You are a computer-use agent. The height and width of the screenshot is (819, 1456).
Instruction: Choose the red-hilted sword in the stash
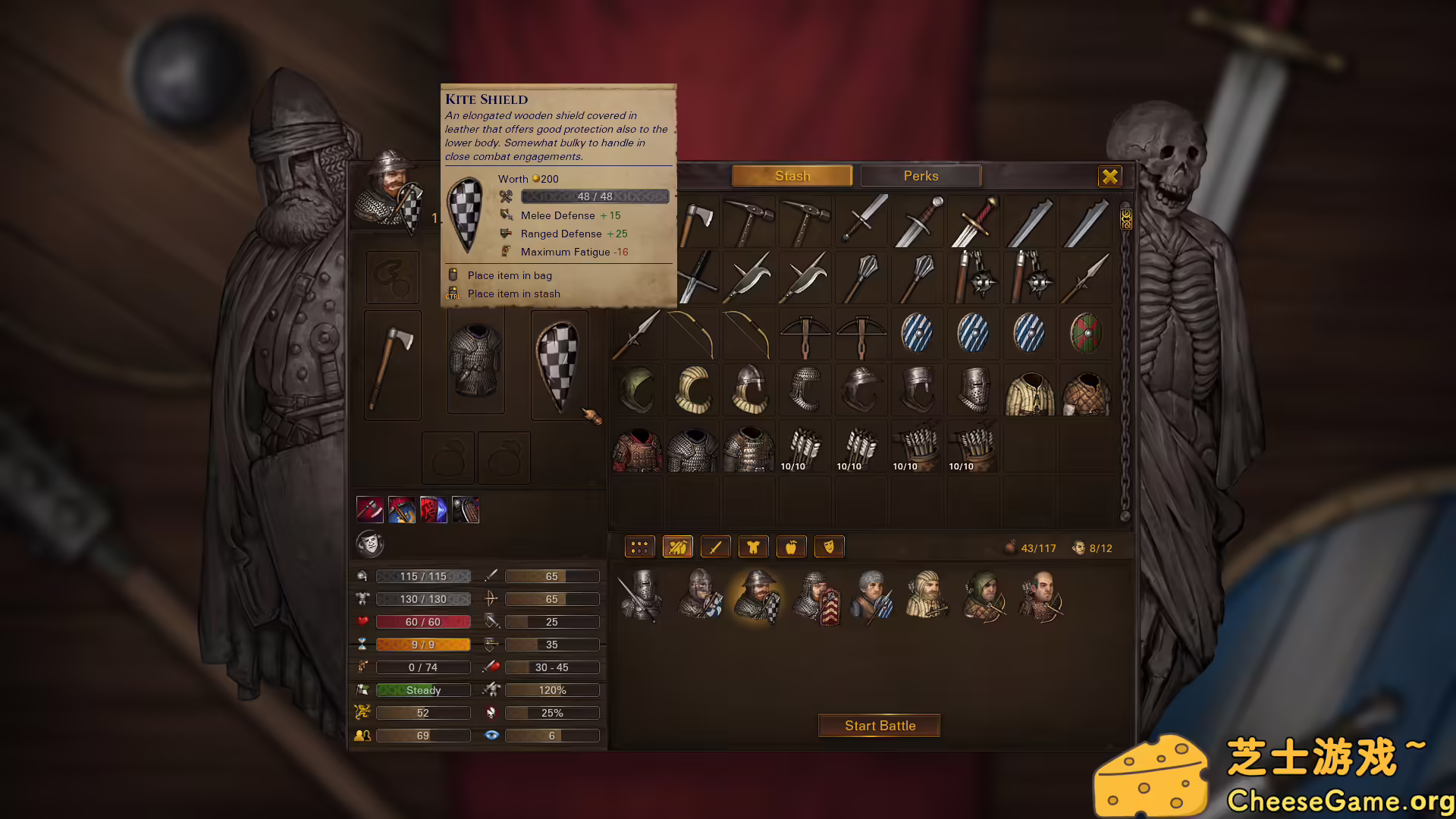(973, 221)
